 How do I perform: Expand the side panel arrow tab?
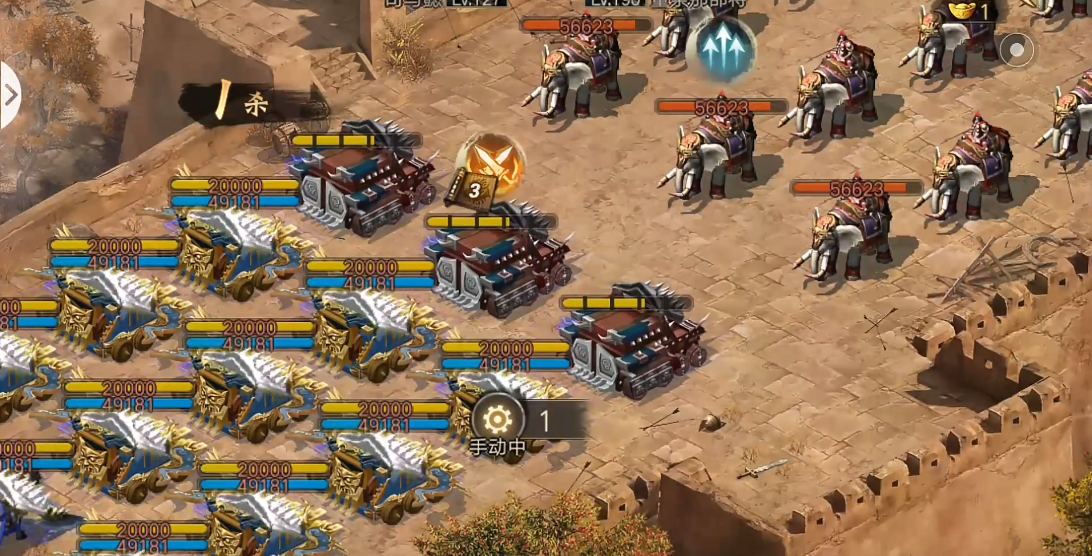pyautogui.click(x=10, y=96)
